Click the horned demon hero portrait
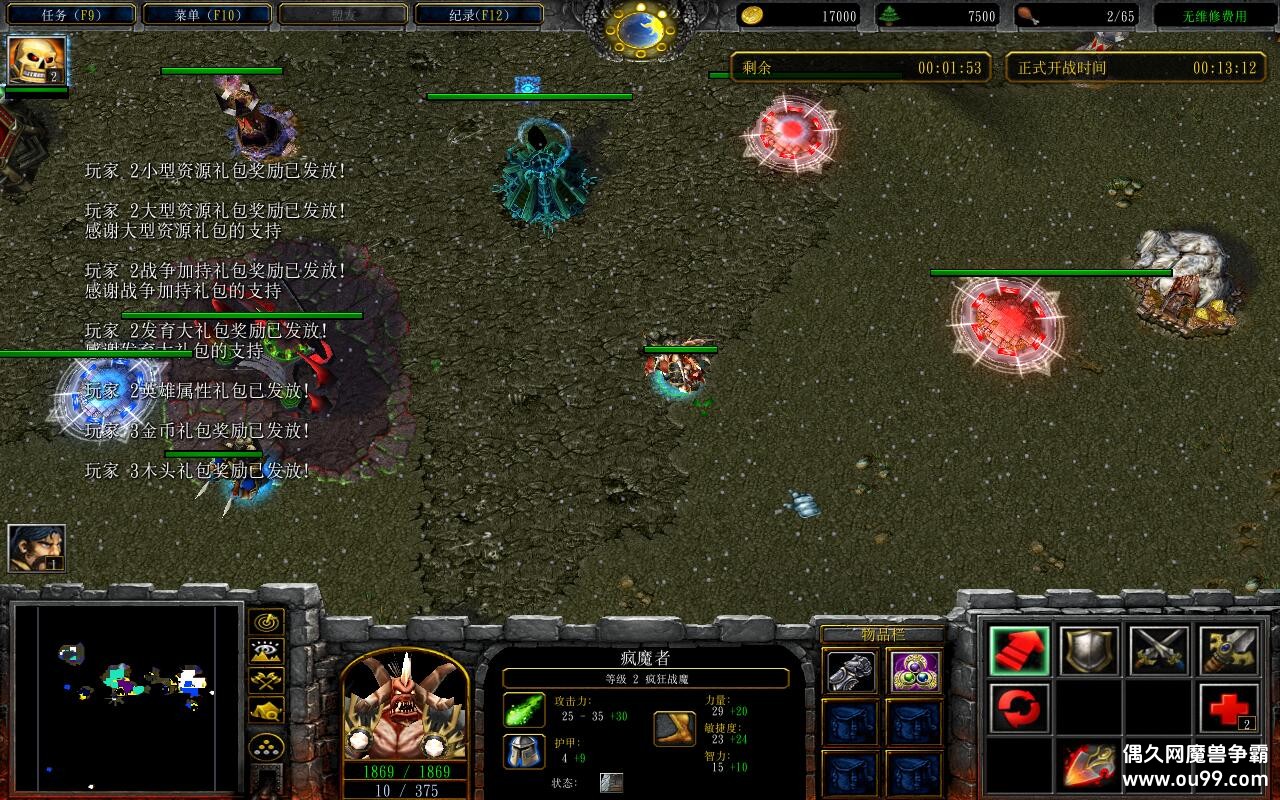The image size is (1280, 800). pyautogui.click(x=405, y=705)
